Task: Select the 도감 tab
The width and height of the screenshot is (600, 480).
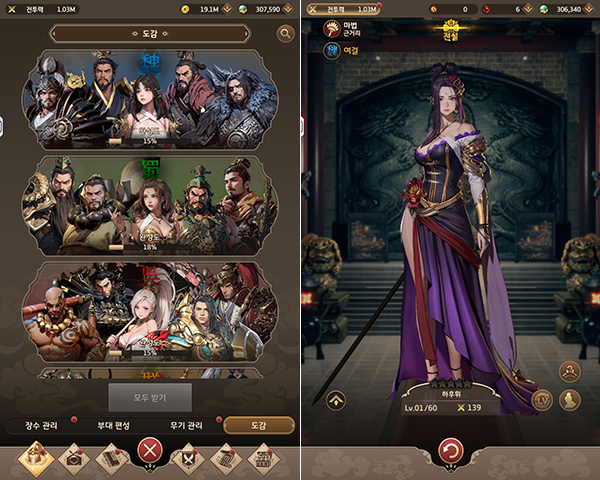Action: [258, 426]
